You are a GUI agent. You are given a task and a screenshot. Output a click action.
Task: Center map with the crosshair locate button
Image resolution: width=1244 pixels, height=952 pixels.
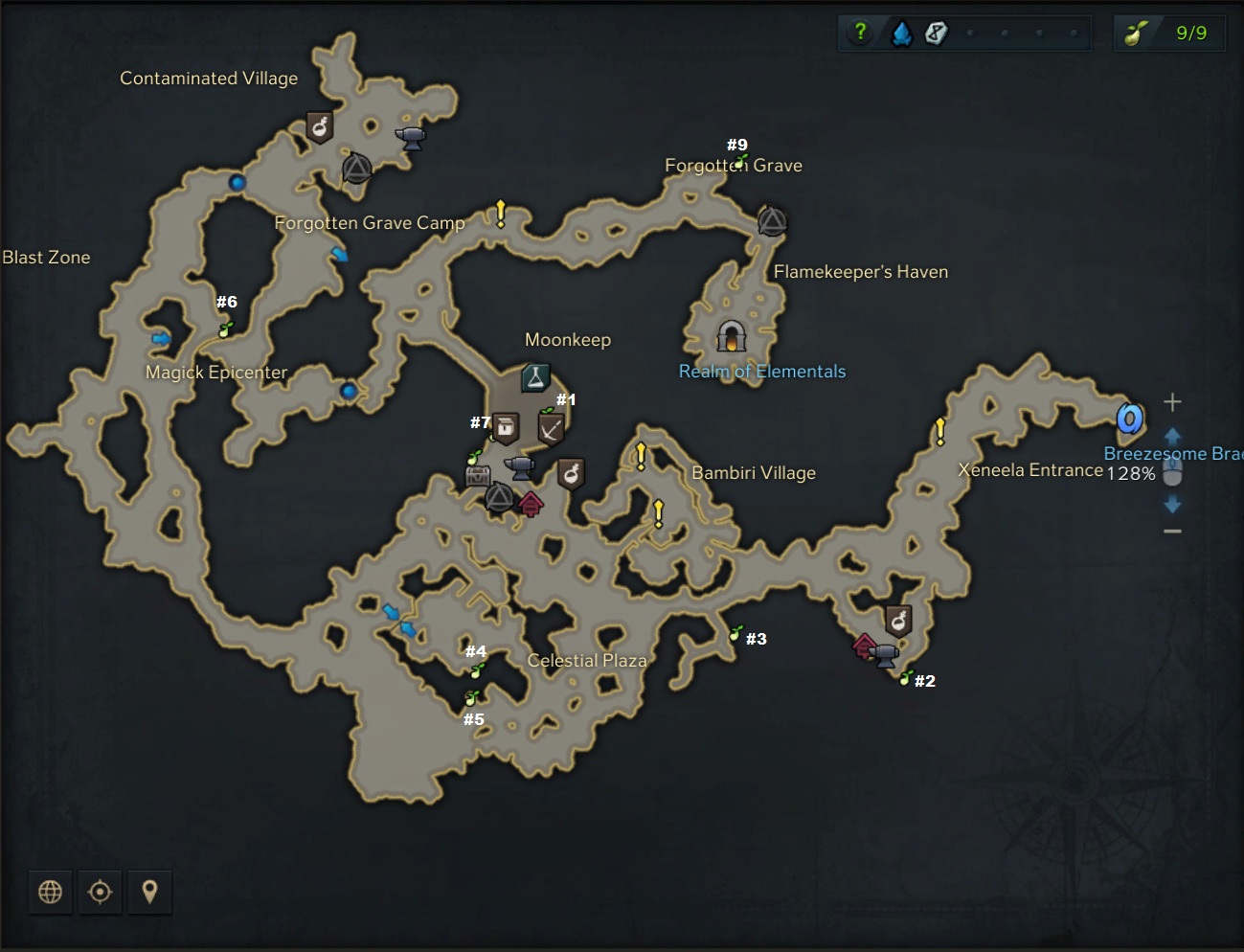(100, 893)
